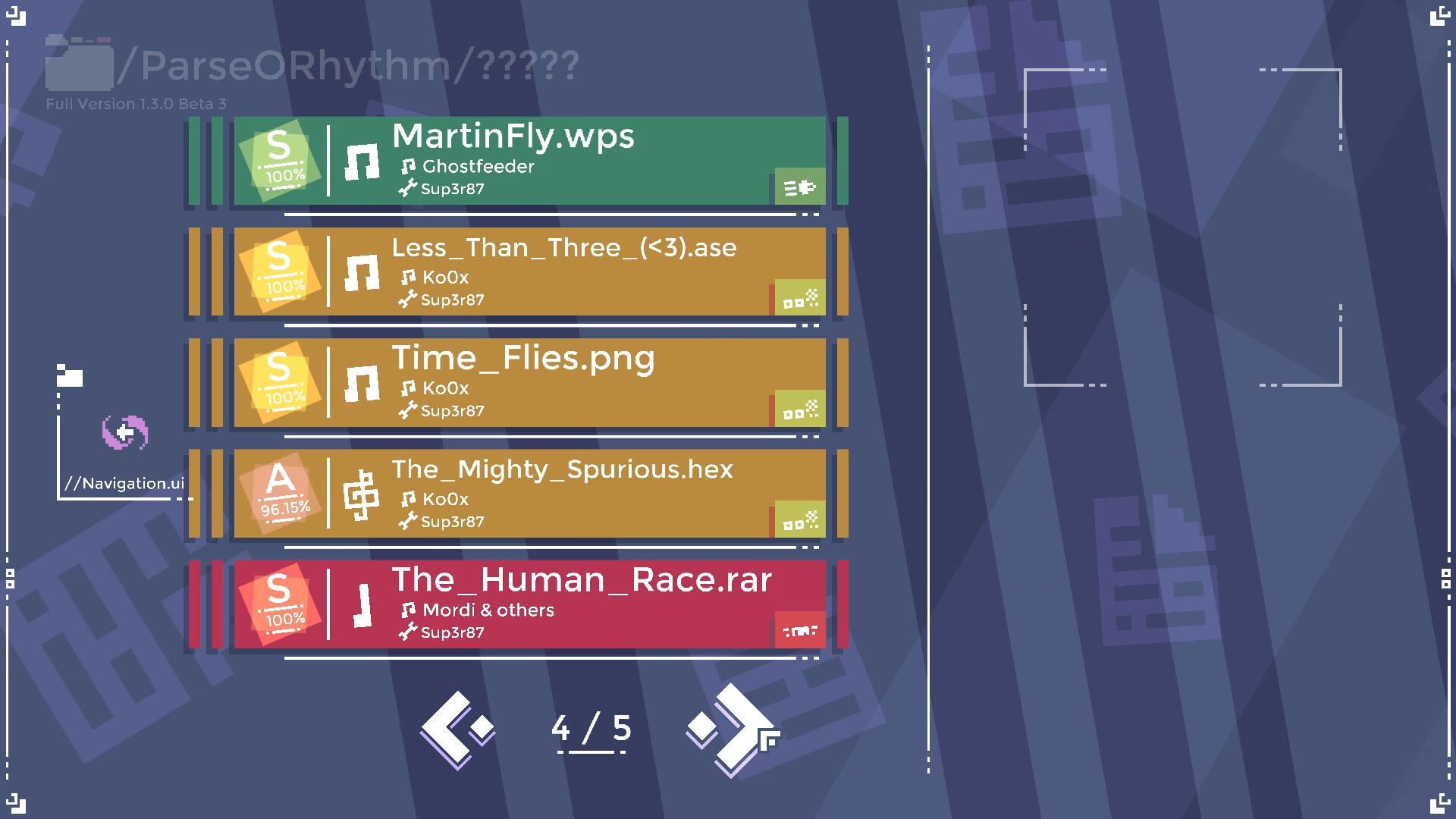Click the //Navigation.ui label

(126, 483)
